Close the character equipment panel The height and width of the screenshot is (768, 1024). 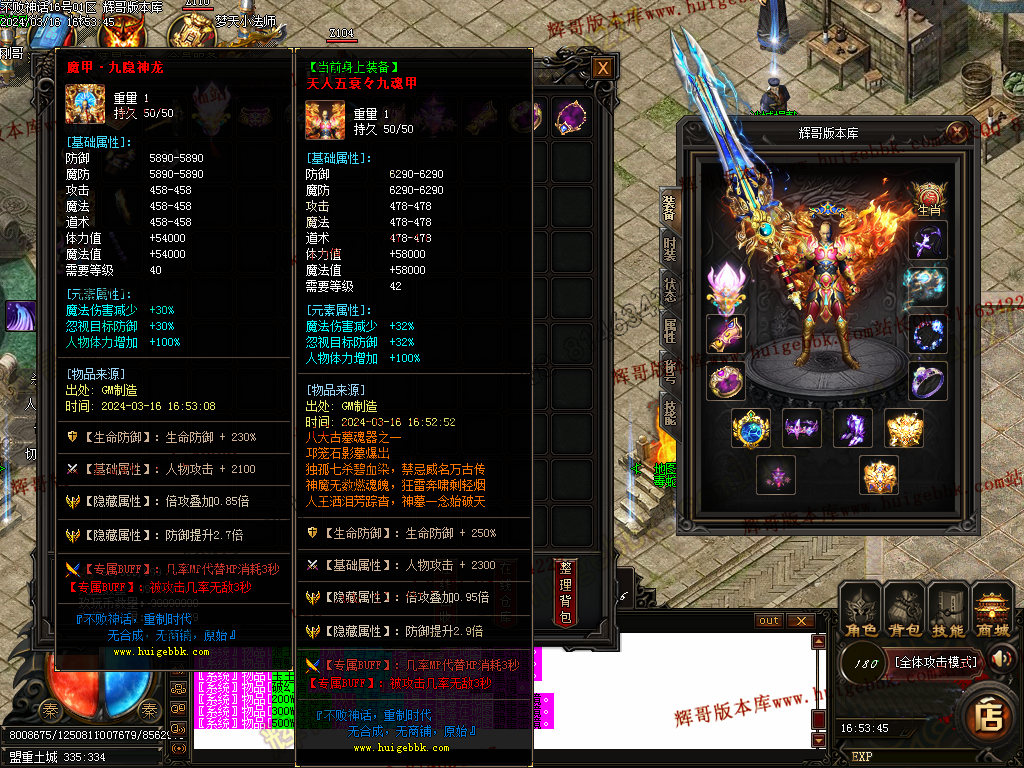(x=958, y=133)
